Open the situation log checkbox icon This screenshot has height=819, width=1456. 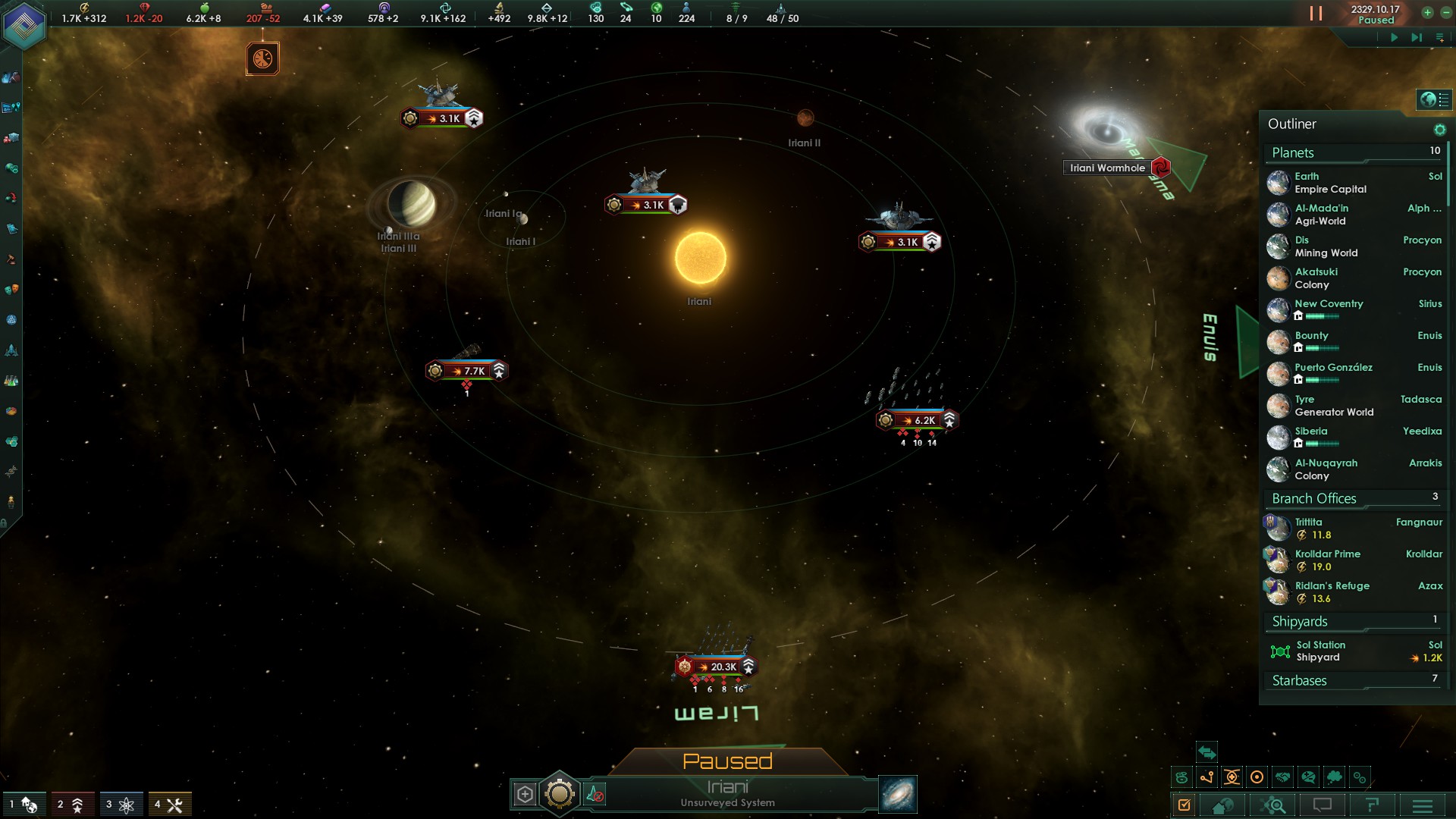click(1184, 805)
